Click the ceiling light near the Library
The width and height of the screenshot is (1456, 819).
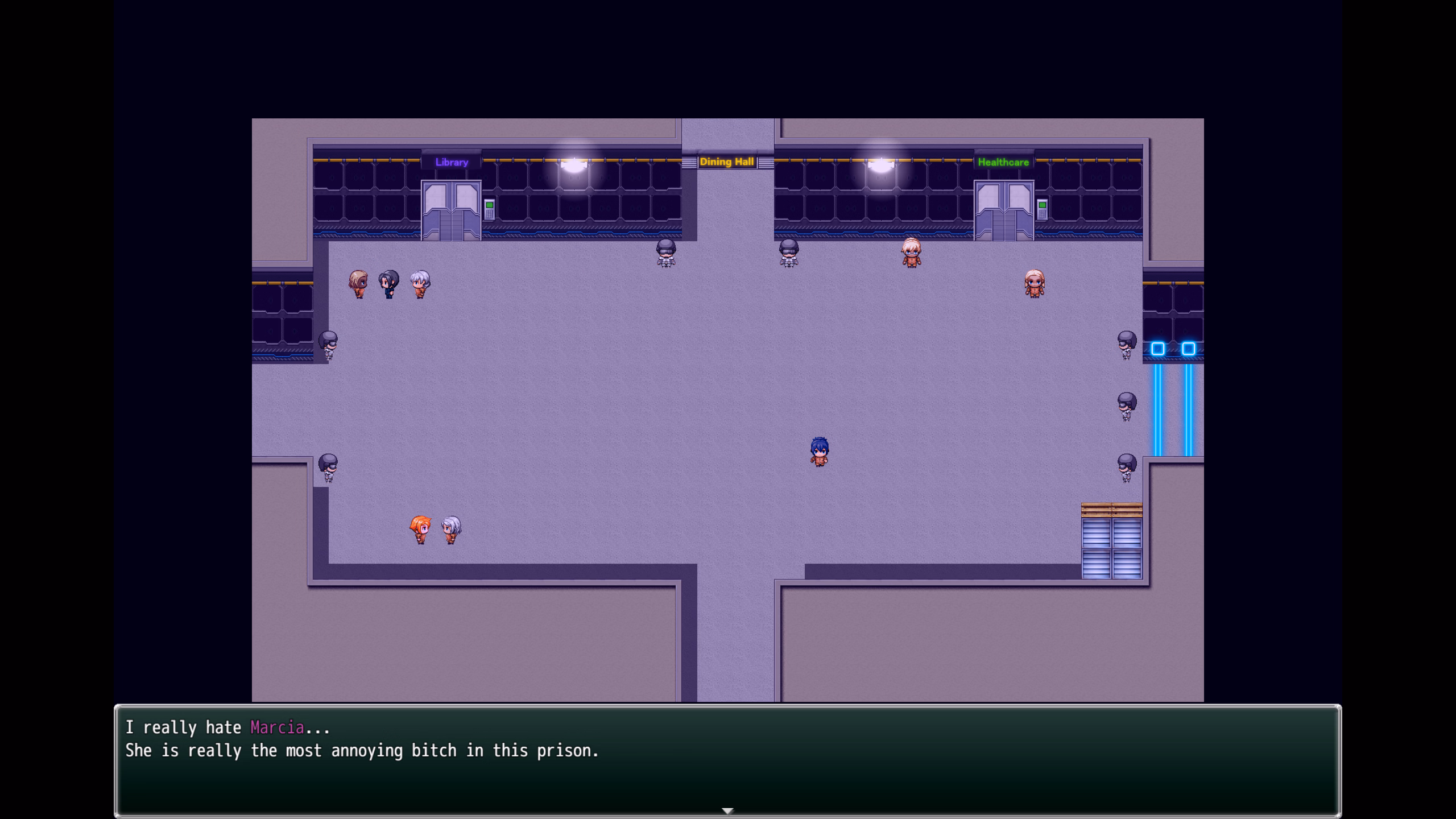(x=573, y=165)
